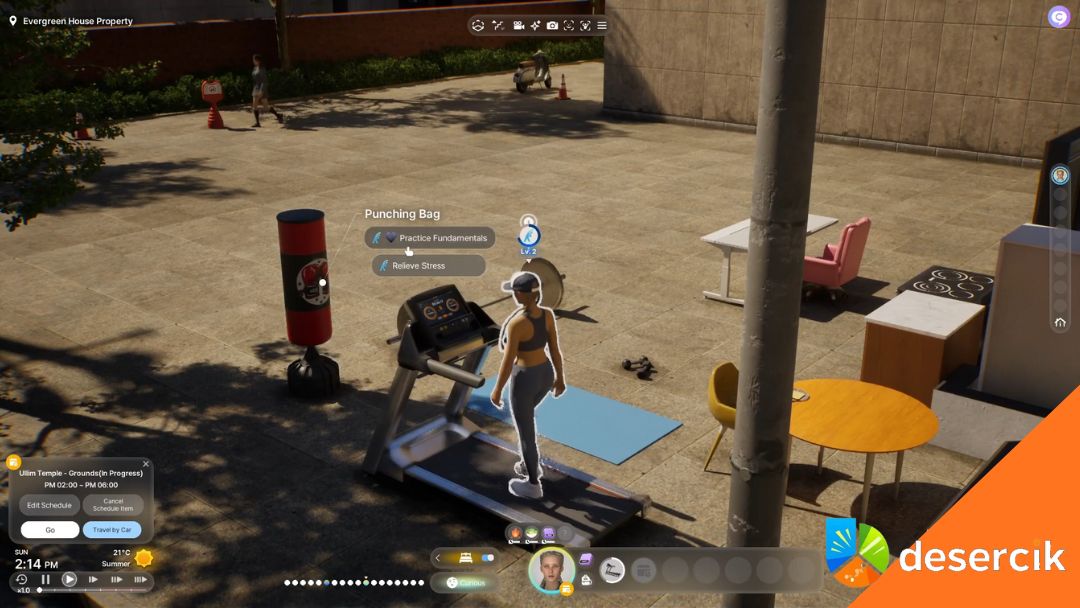Viewport: 1080px width, 608px height.
Task: Toggle the switch beside the bed icon
Action: click(x=488, y=558)
